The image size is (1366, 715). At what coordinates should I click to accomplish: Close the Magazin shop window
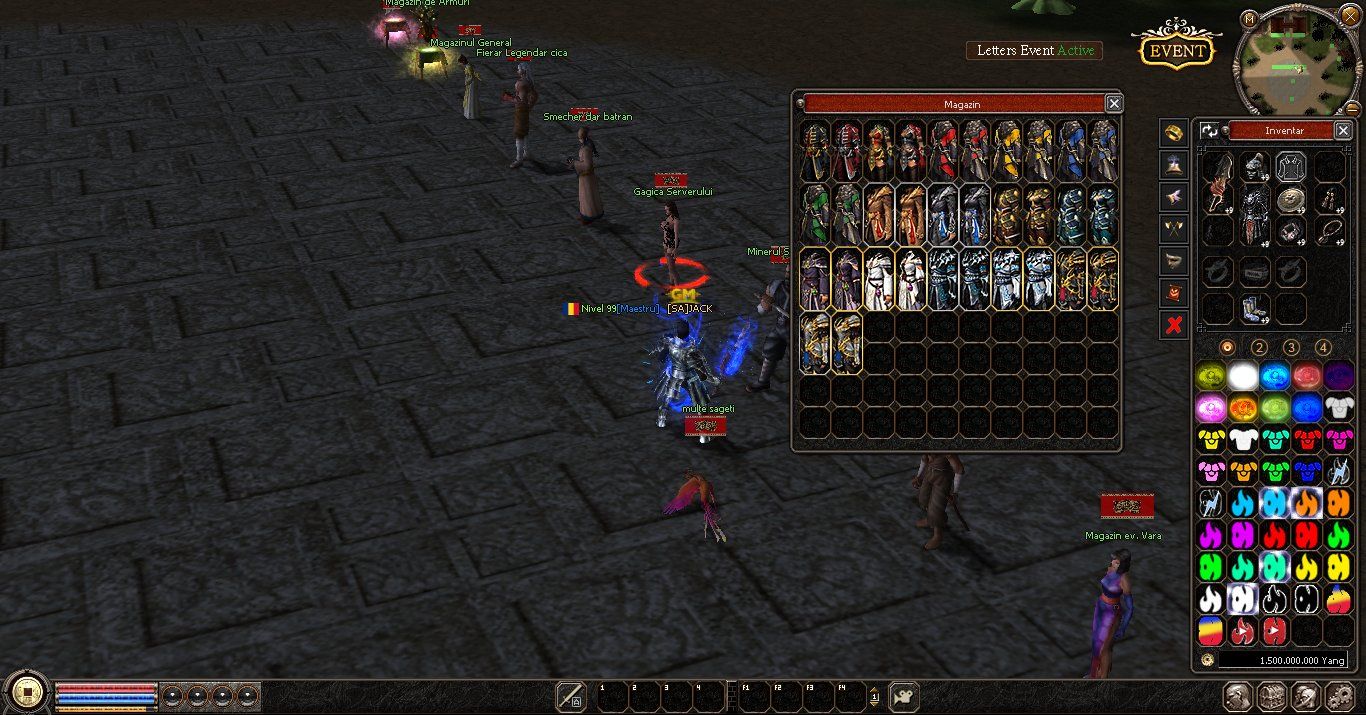click(x=1113, y=103)
